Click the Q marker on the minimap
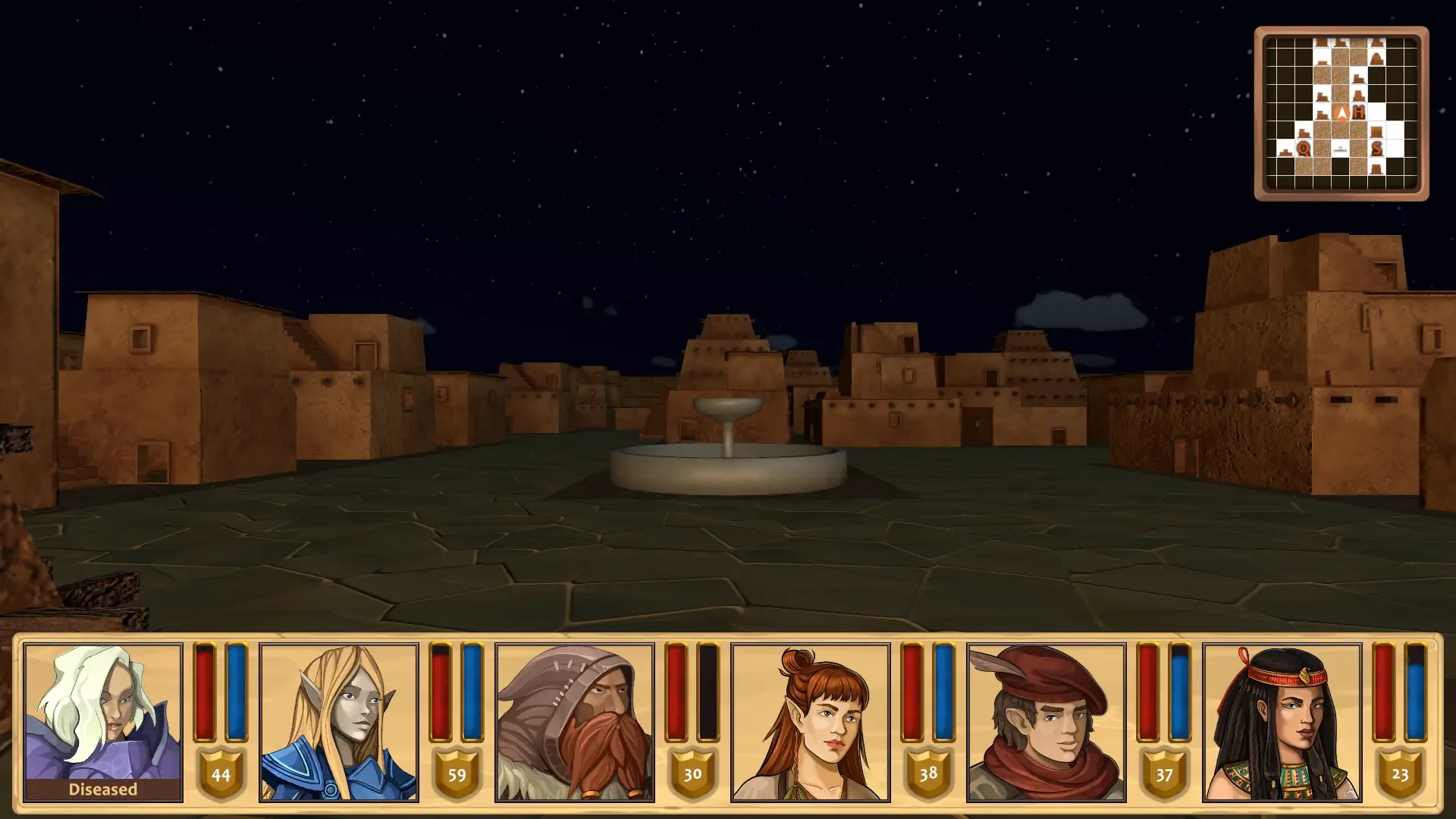 click(1304, 149)
